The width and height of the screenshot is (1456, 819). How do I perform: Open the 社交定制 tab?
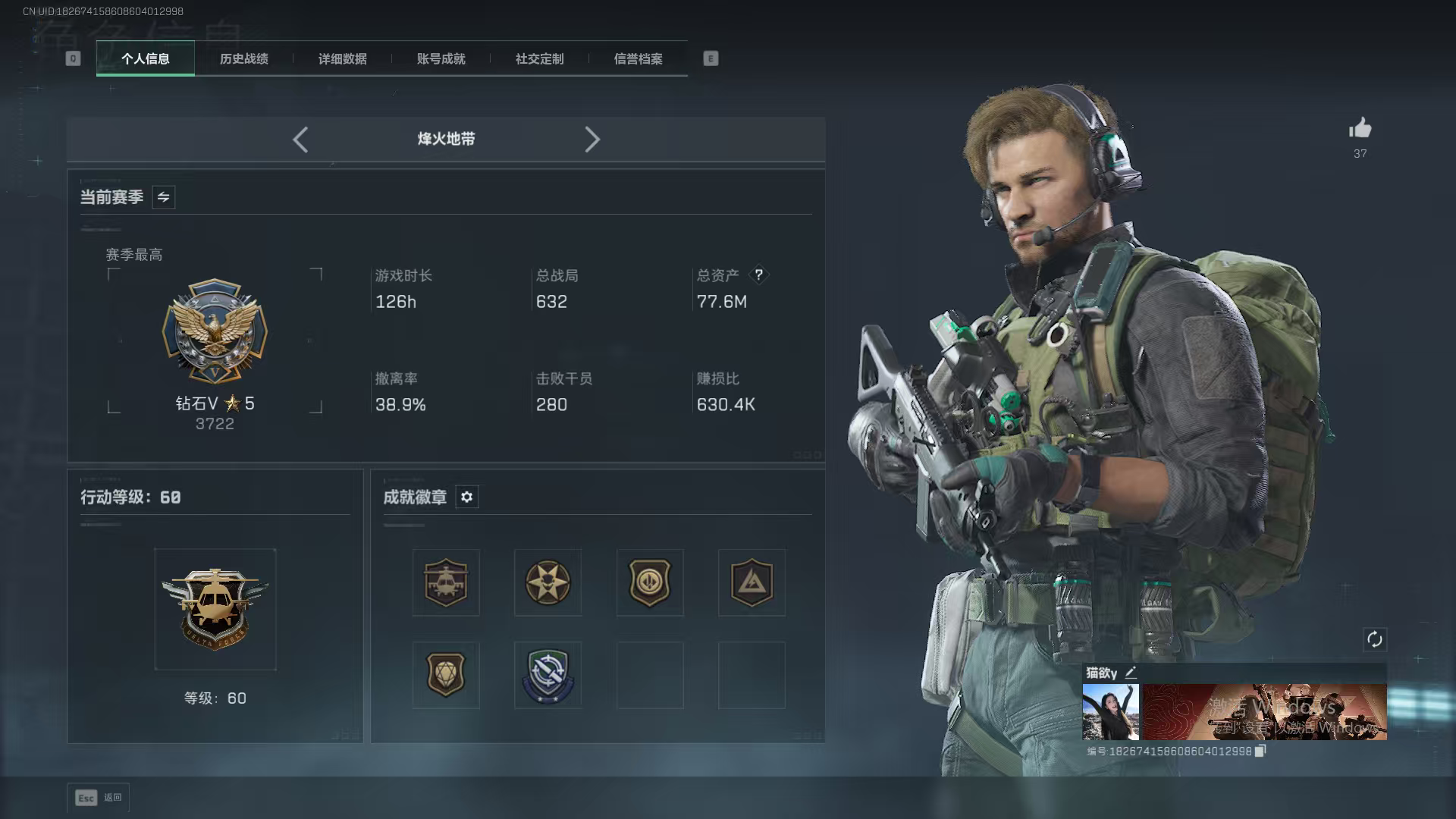click(x=539, y=58)
